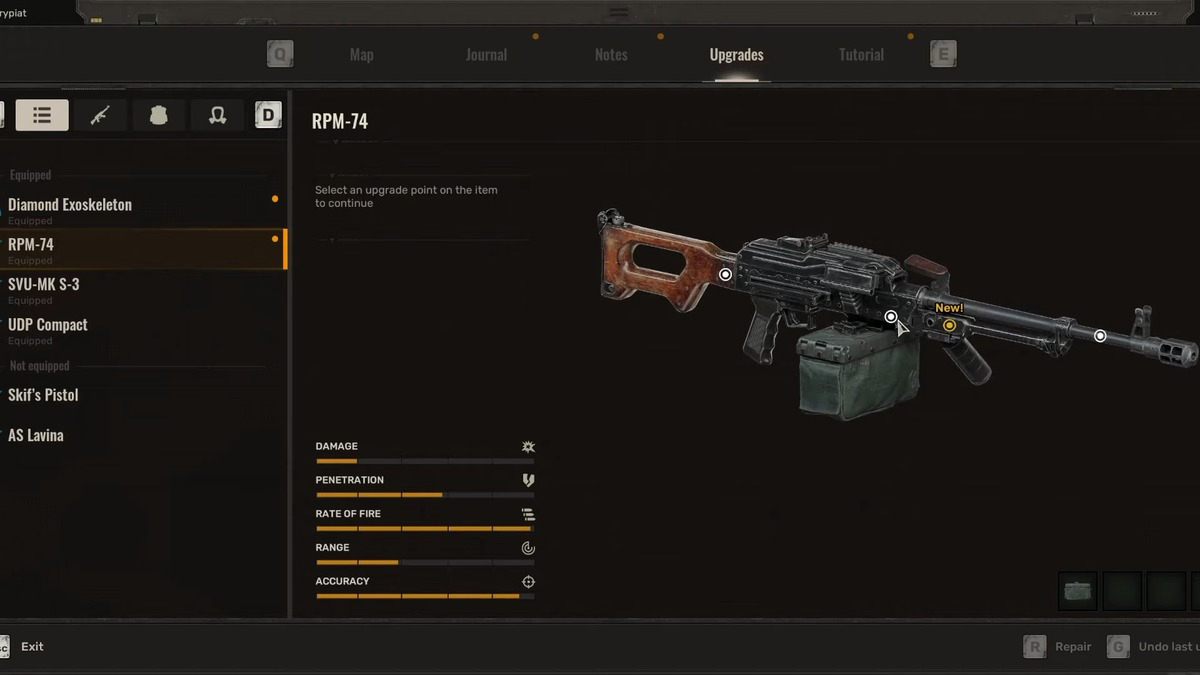Viewport: 1200px width, 675px height.
Task: Click the green ammo box attachment slot
Action: (1078, 591)
